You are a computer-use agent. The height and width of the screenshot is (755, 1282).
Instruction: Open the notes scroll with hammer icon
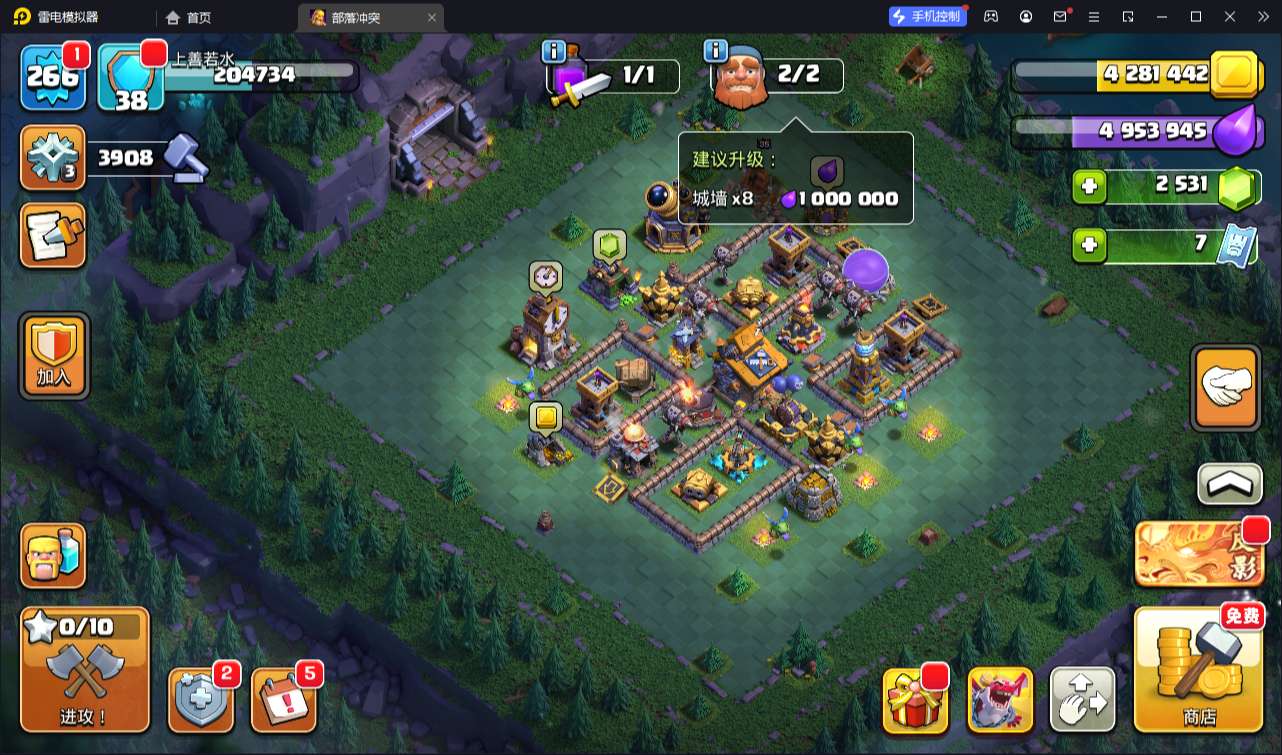(x=53, y=236)
